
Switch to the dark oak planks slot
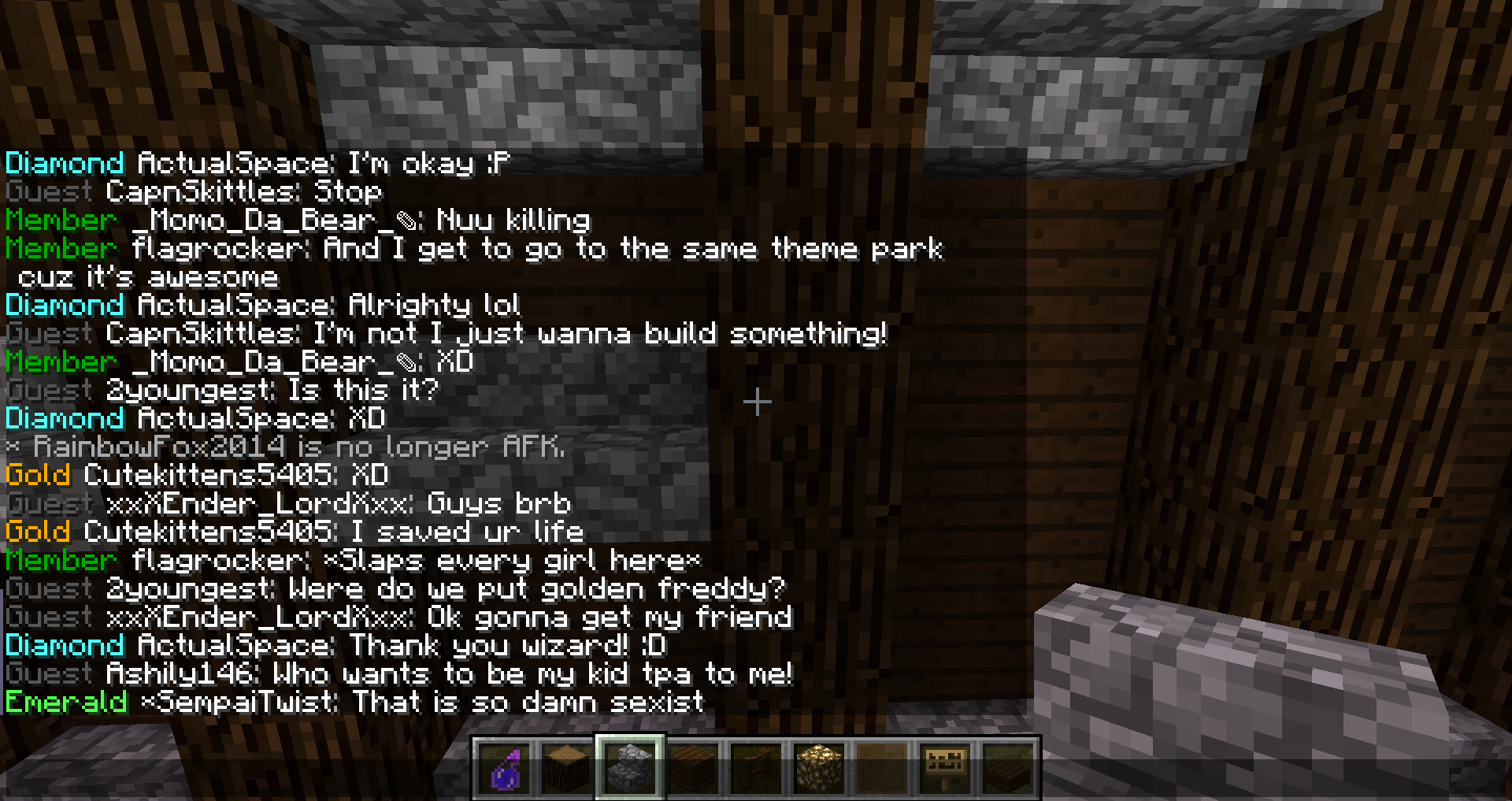(694, 769)
